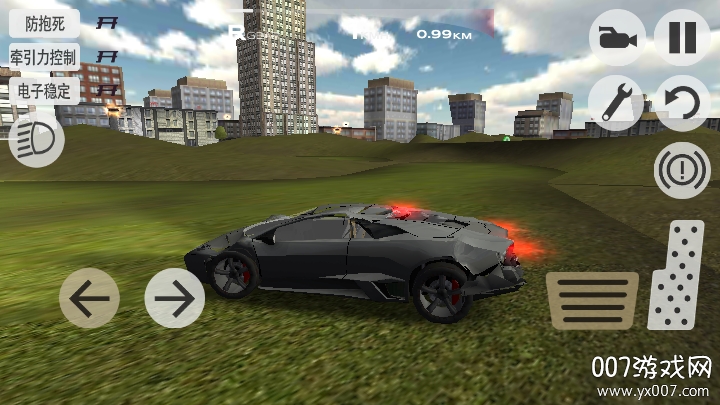The height and width of the screenshot is (405, 720).
Task: Toggle the 牵引力控制 traction control button
Action: pos(44,57)
